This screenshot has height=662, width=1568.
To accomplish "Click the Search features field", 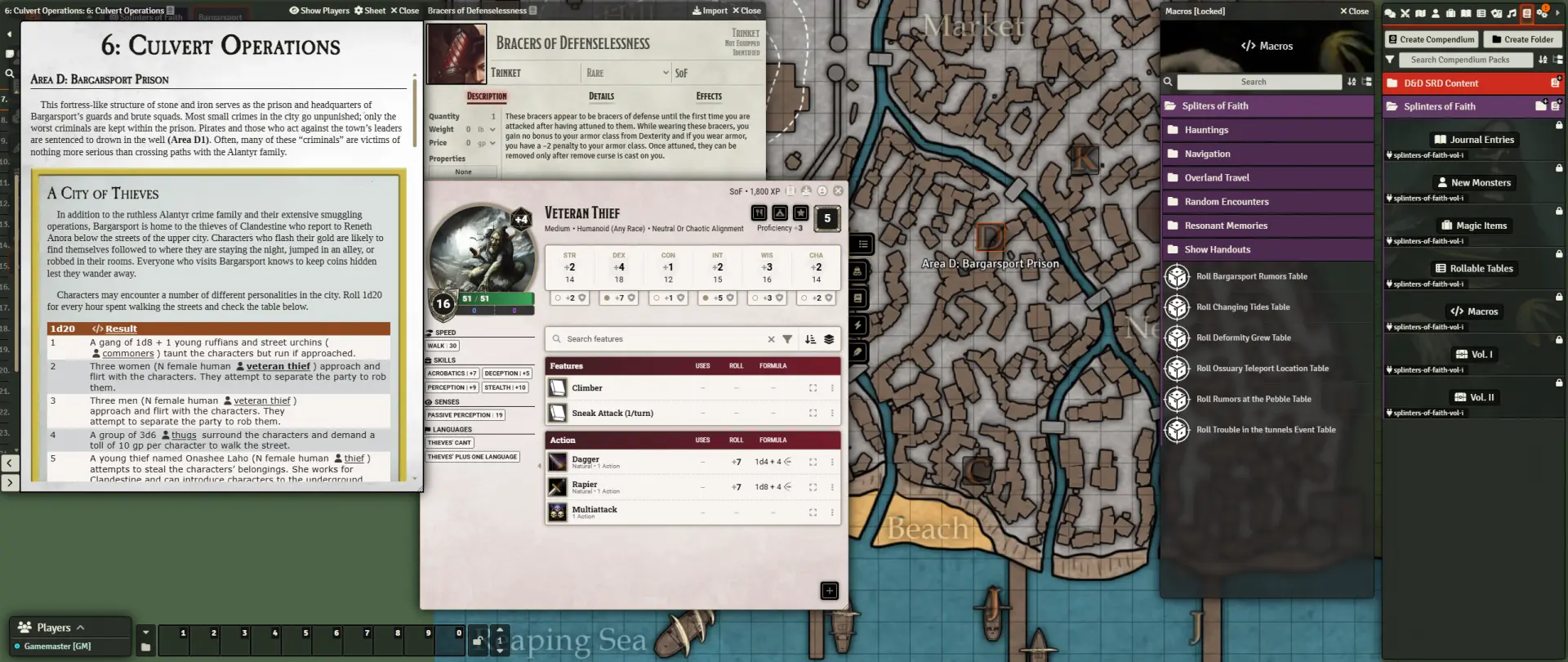I will pos(663,339).
